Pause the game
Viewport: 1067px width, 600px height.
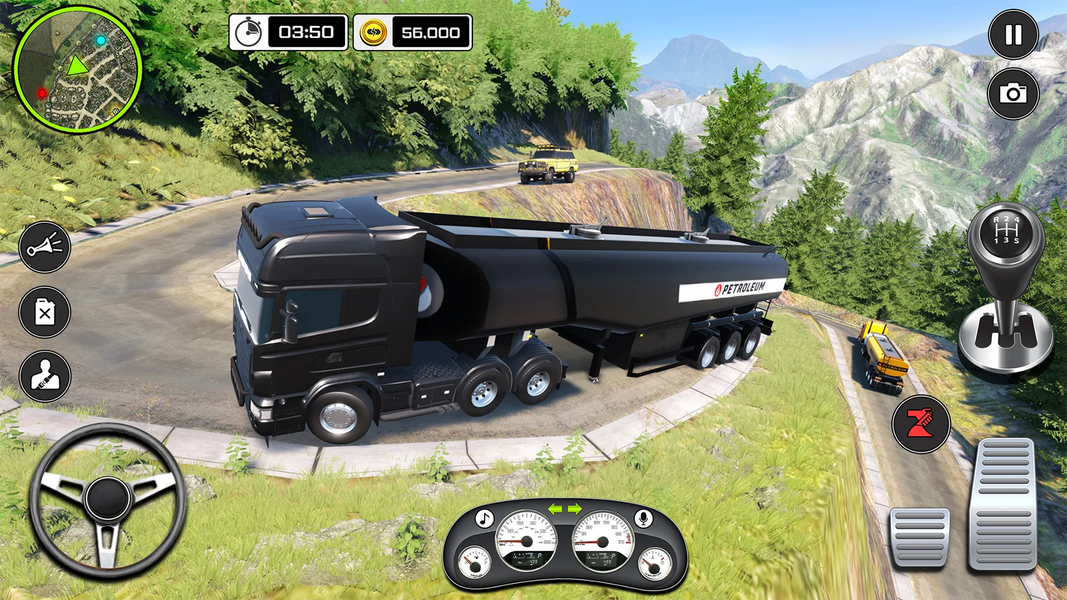coord(1013,35)
